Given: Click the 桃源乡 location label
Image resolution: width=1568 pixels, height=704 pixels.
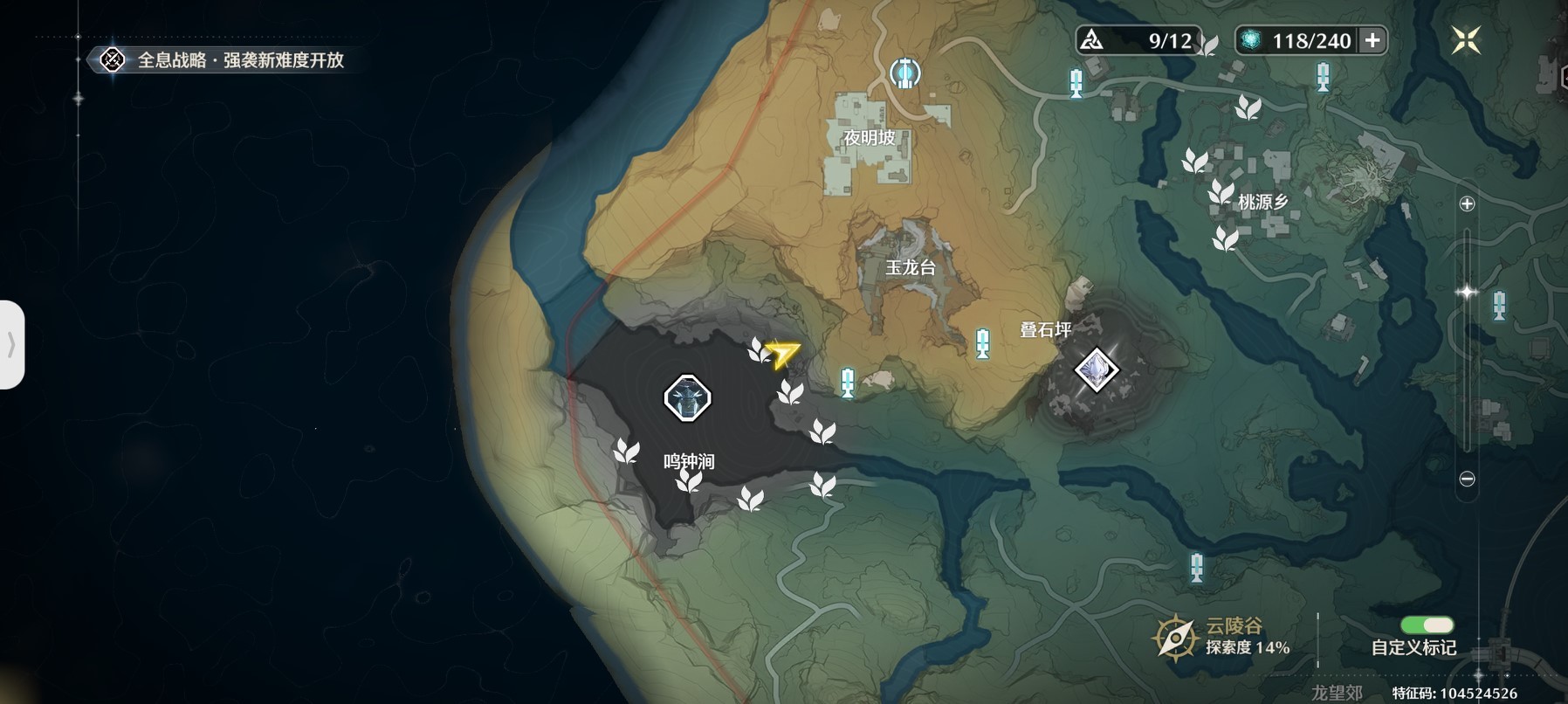Looking at the screenshot, I should [x=1262, y=202].
